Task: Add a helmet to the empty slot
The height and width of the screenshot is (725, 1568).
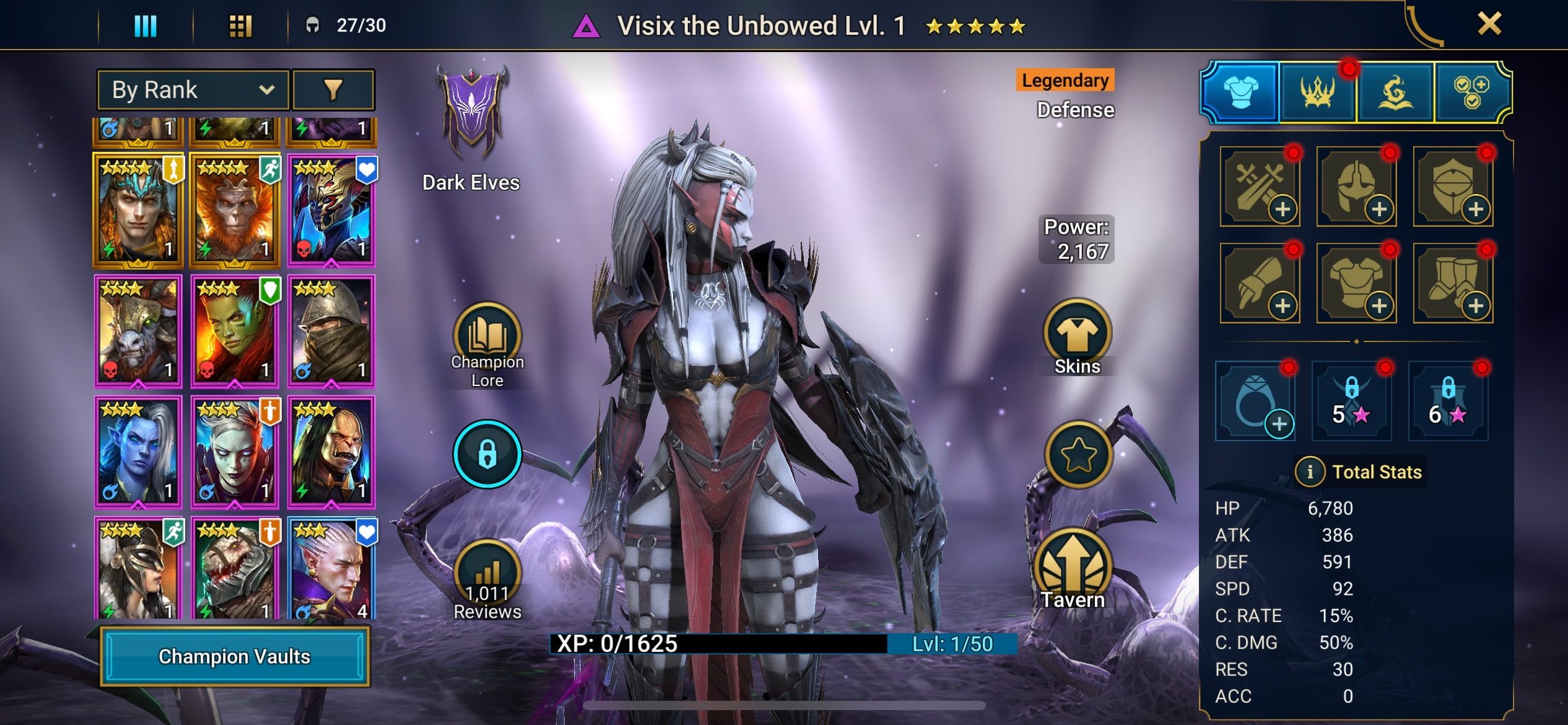Action: click(x=1357, y=187)
